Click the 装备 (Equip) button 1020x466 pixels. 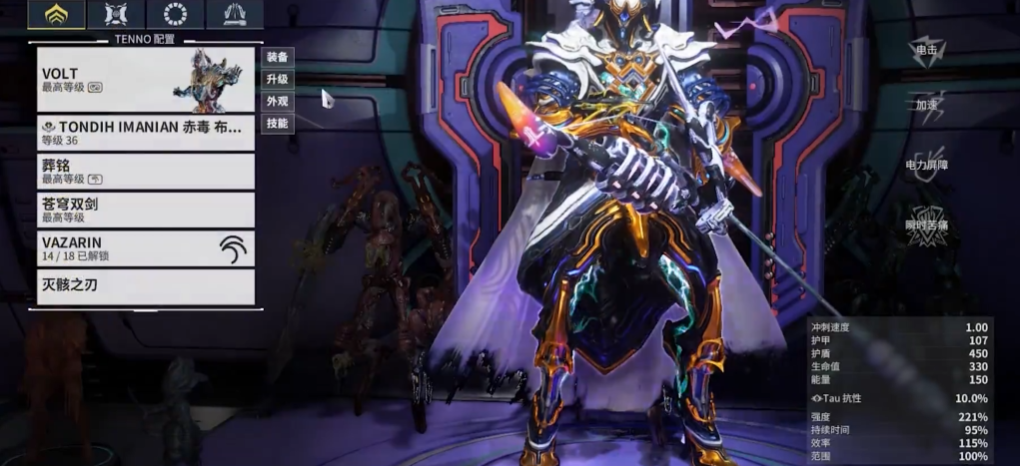pyautogui.click(x=277, y=57)
